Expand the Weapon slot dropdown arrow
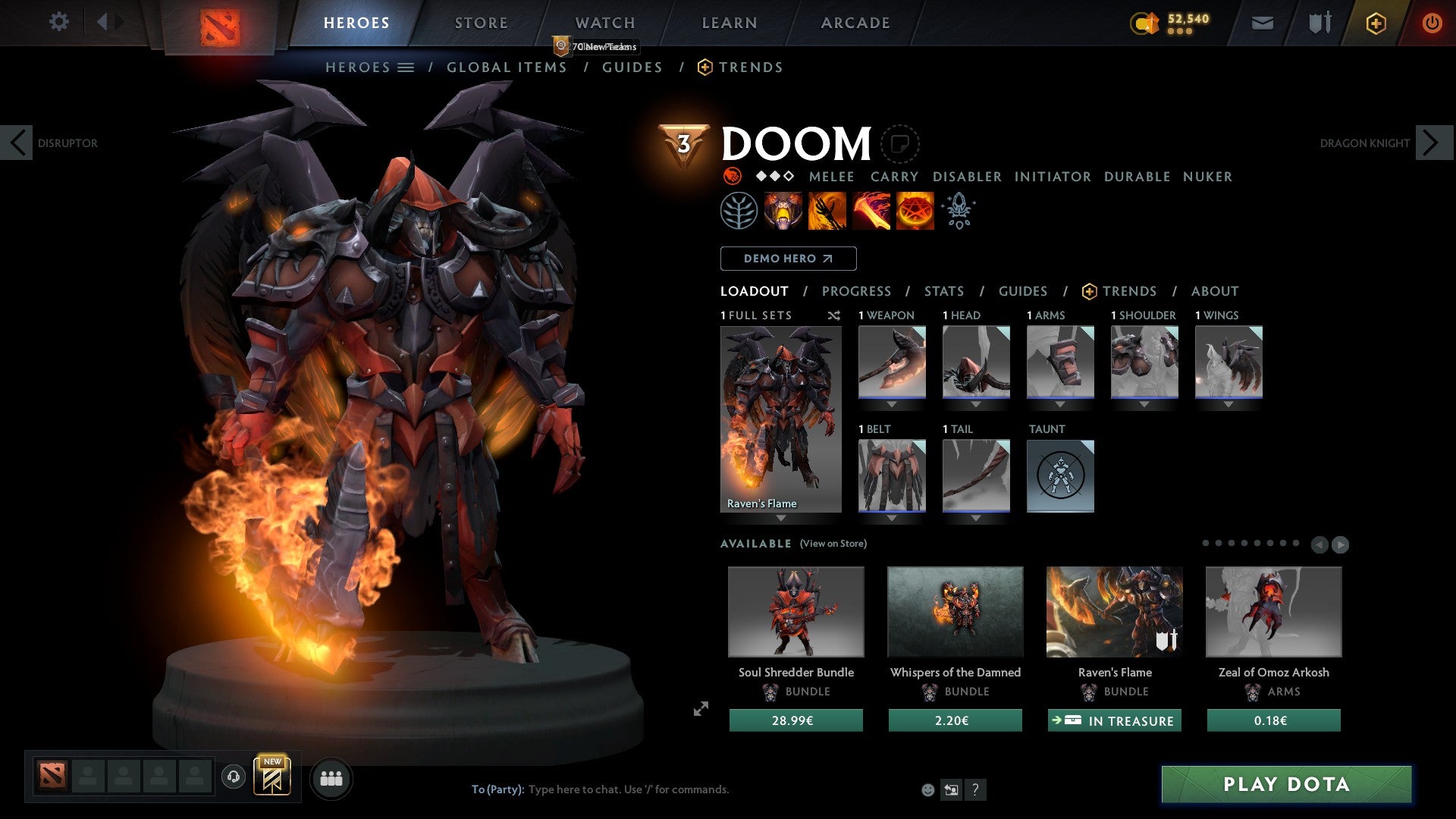This screenshot has height=819, width=1456. [x=893, y=404]
